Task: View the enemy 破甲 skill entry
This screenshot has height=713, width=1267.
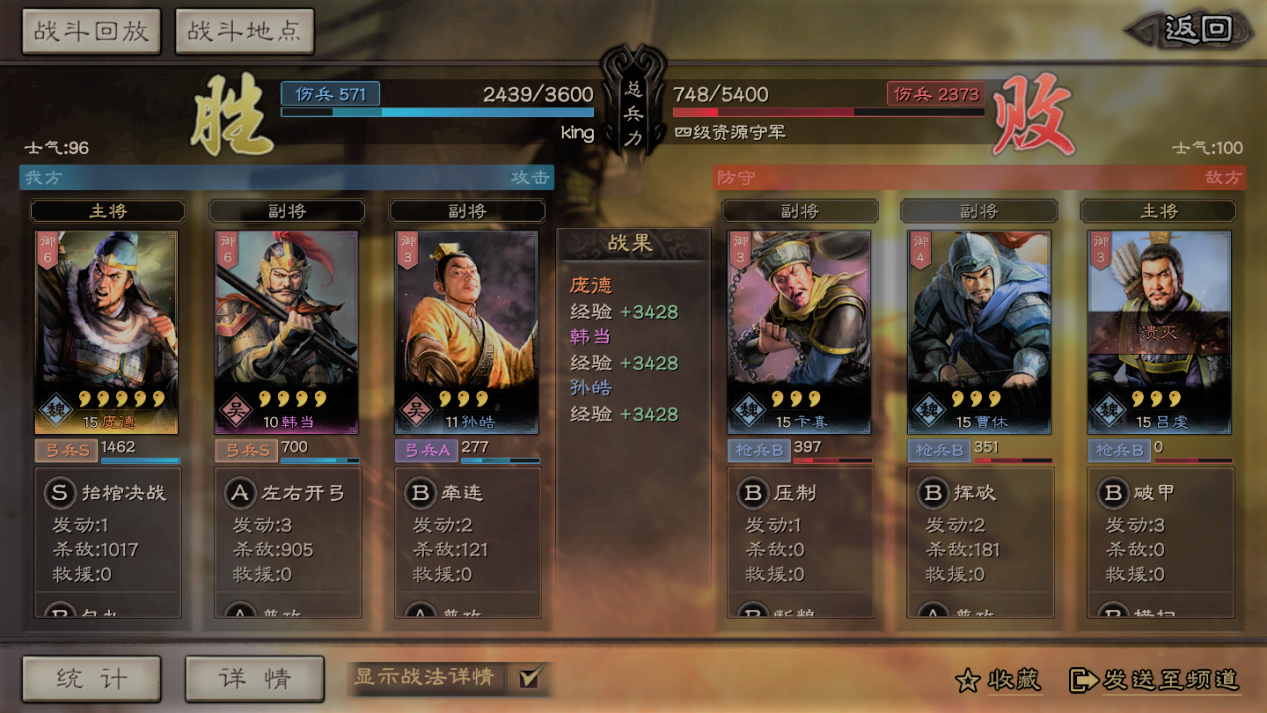Action: 1160,493
